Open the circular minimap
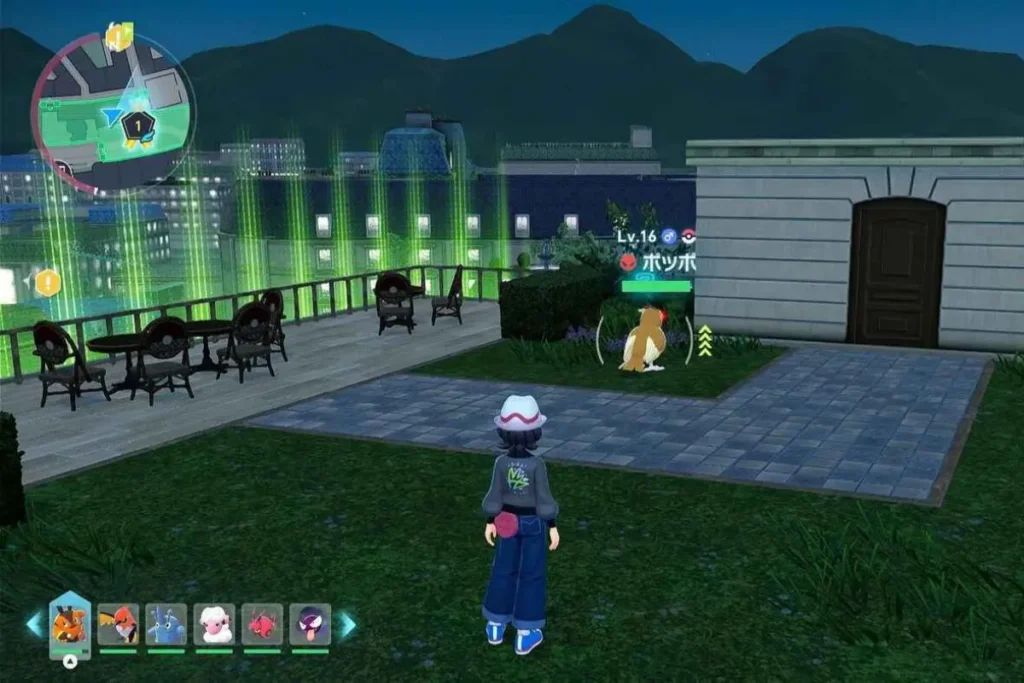This screenshot has width=1024, height=683. click(x=112, y=110)
